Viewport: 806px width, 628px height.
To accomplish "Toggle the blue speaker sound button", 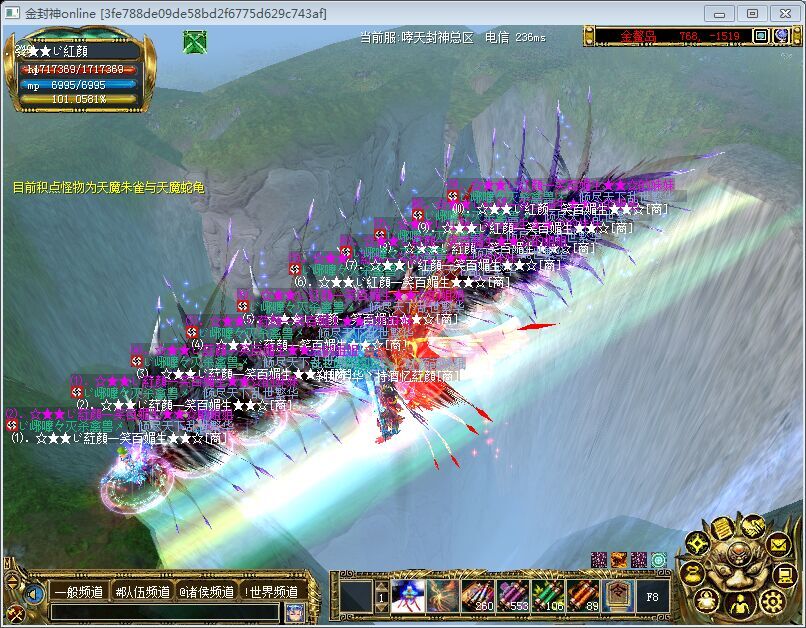I will [35, 594].
